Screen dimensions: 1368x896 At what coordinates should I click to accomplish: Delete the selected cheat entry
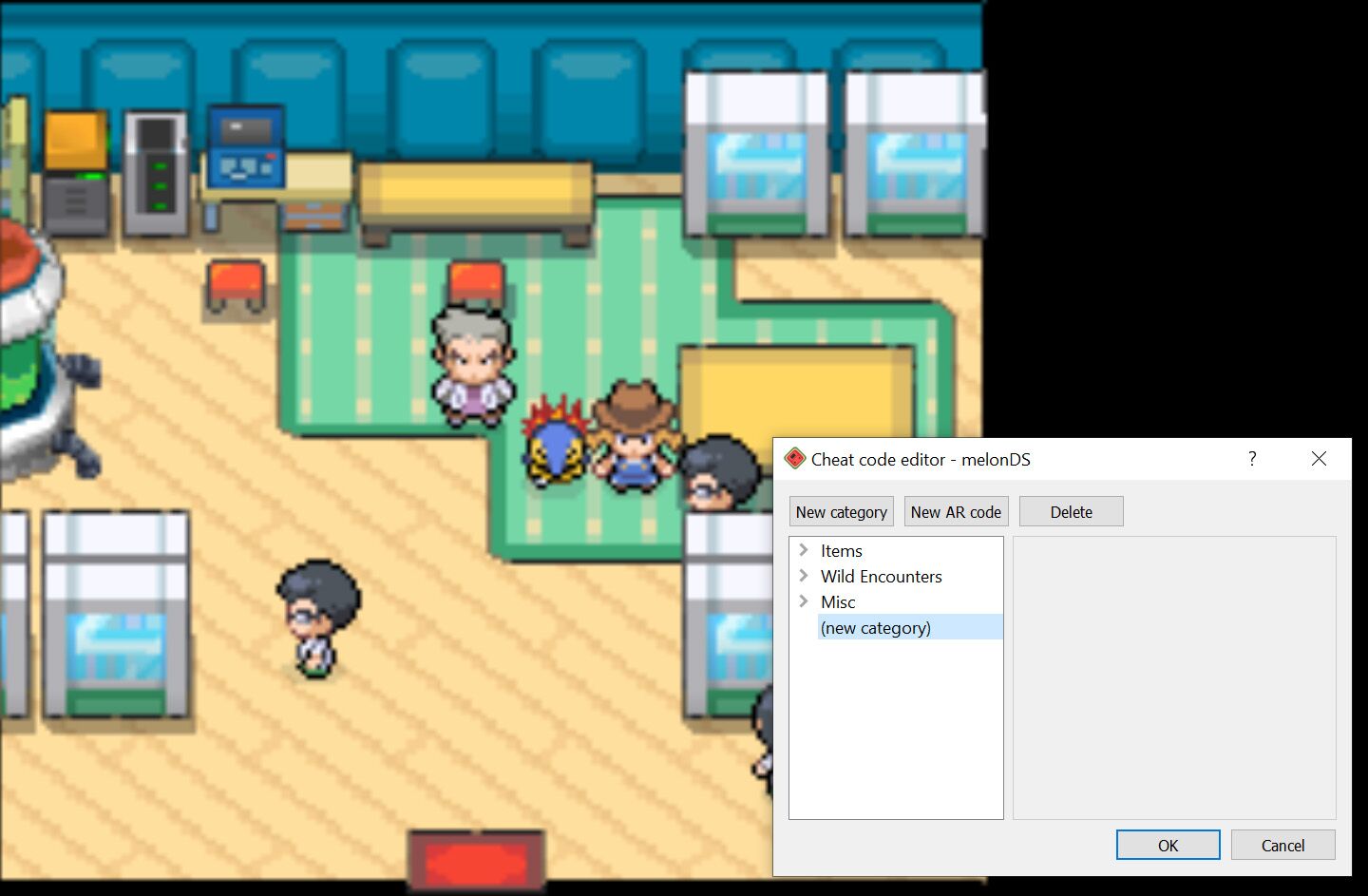1071,511
